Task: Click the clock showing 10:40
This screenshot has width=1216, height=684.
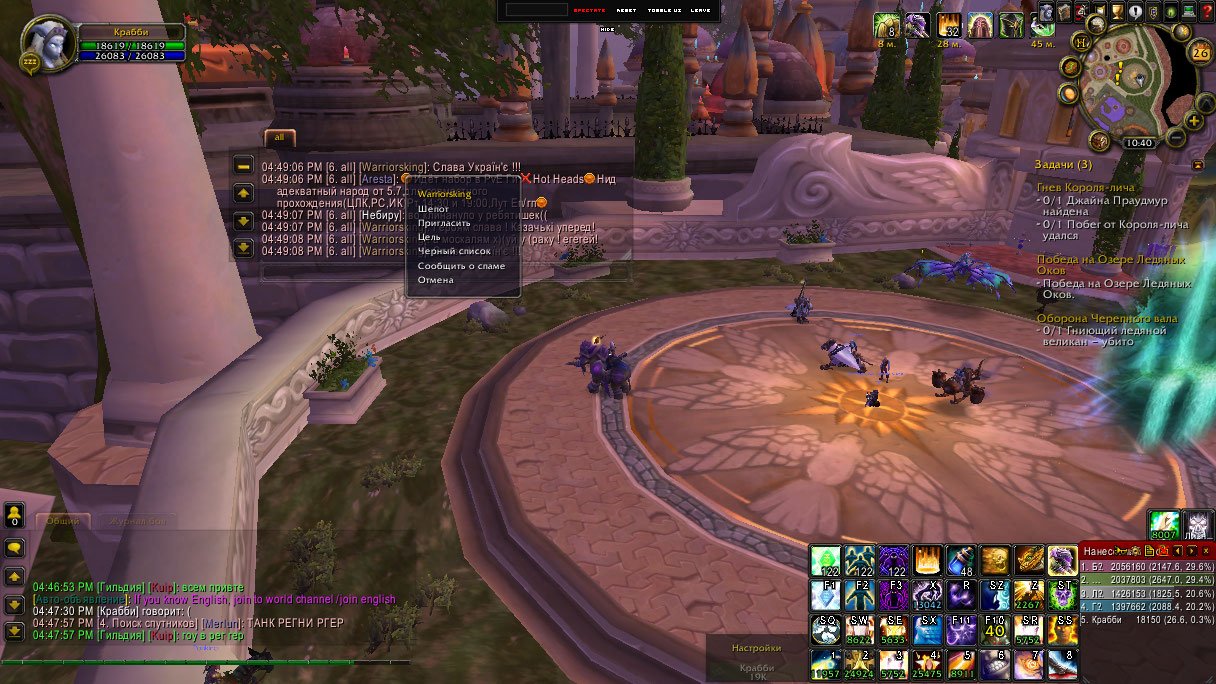Action: [1138, 142]
